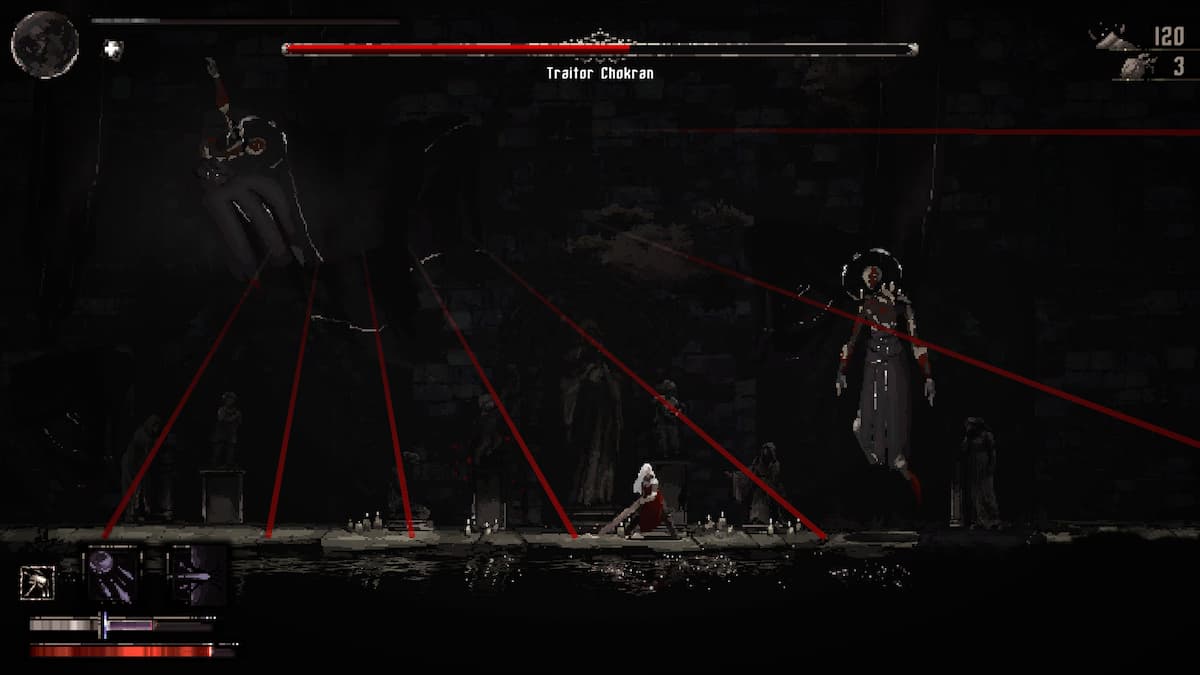Select the white cross status icon
The image size is (1200, 675).
[x=114, y=49]
